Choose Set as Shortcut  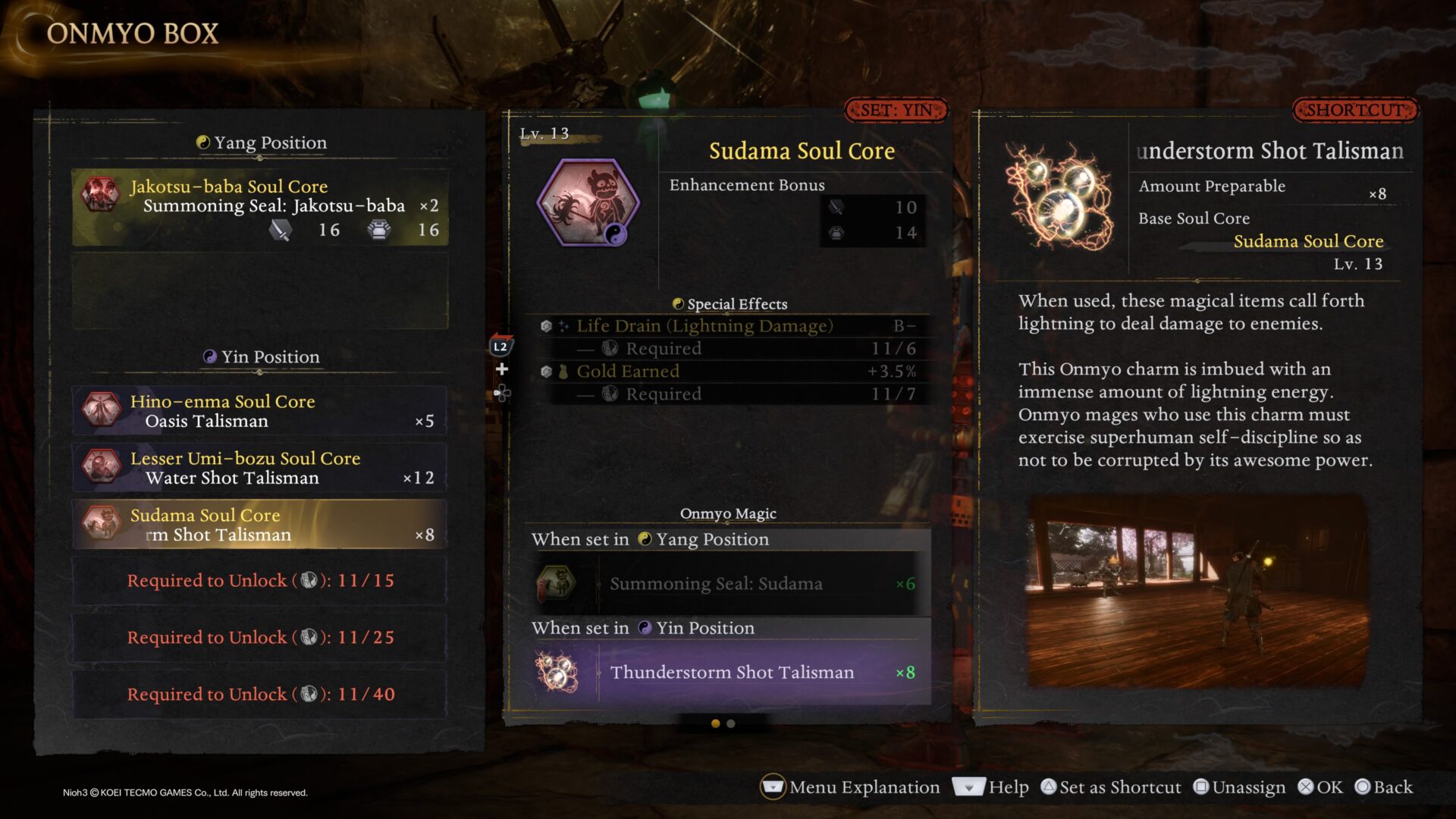point(1111,787)
